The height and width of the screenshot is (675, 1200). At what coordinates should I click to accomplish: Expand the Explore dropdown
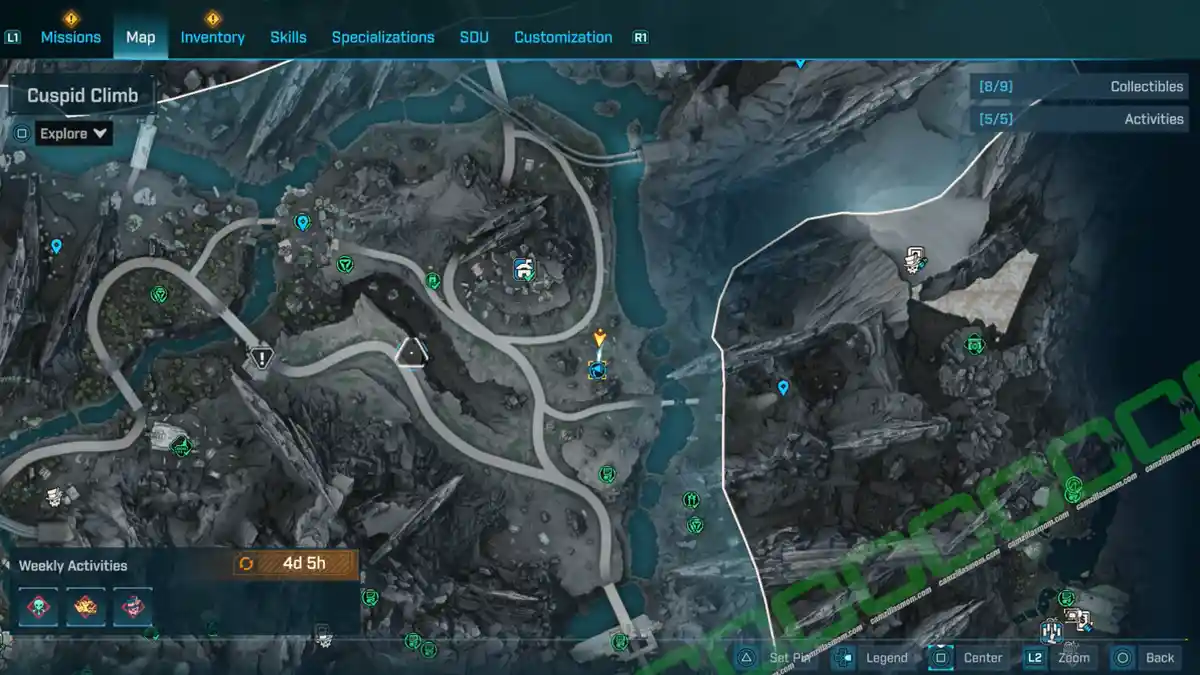point(74,133)
